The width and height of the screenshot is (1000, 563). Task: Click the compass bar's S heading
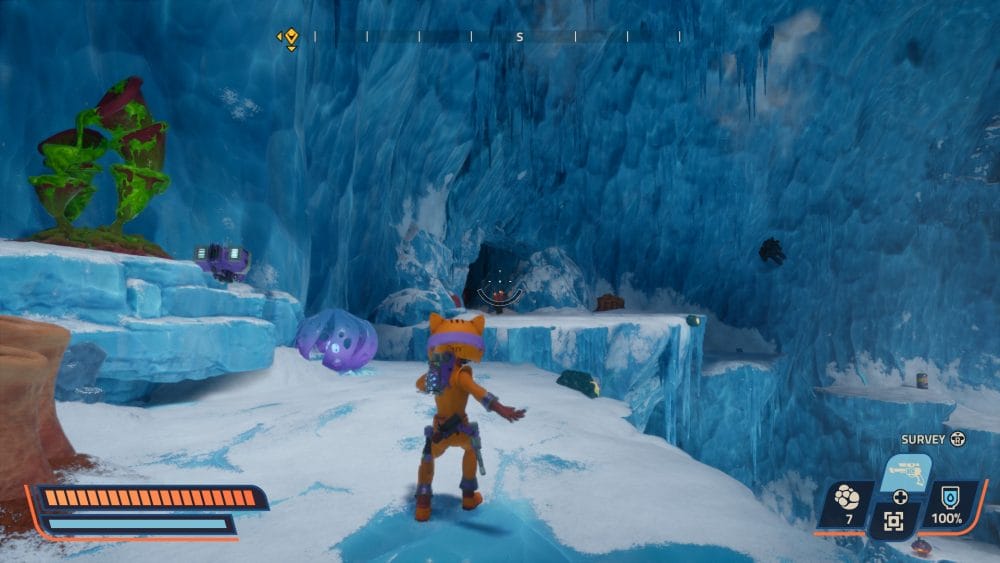tap(519, 37)
